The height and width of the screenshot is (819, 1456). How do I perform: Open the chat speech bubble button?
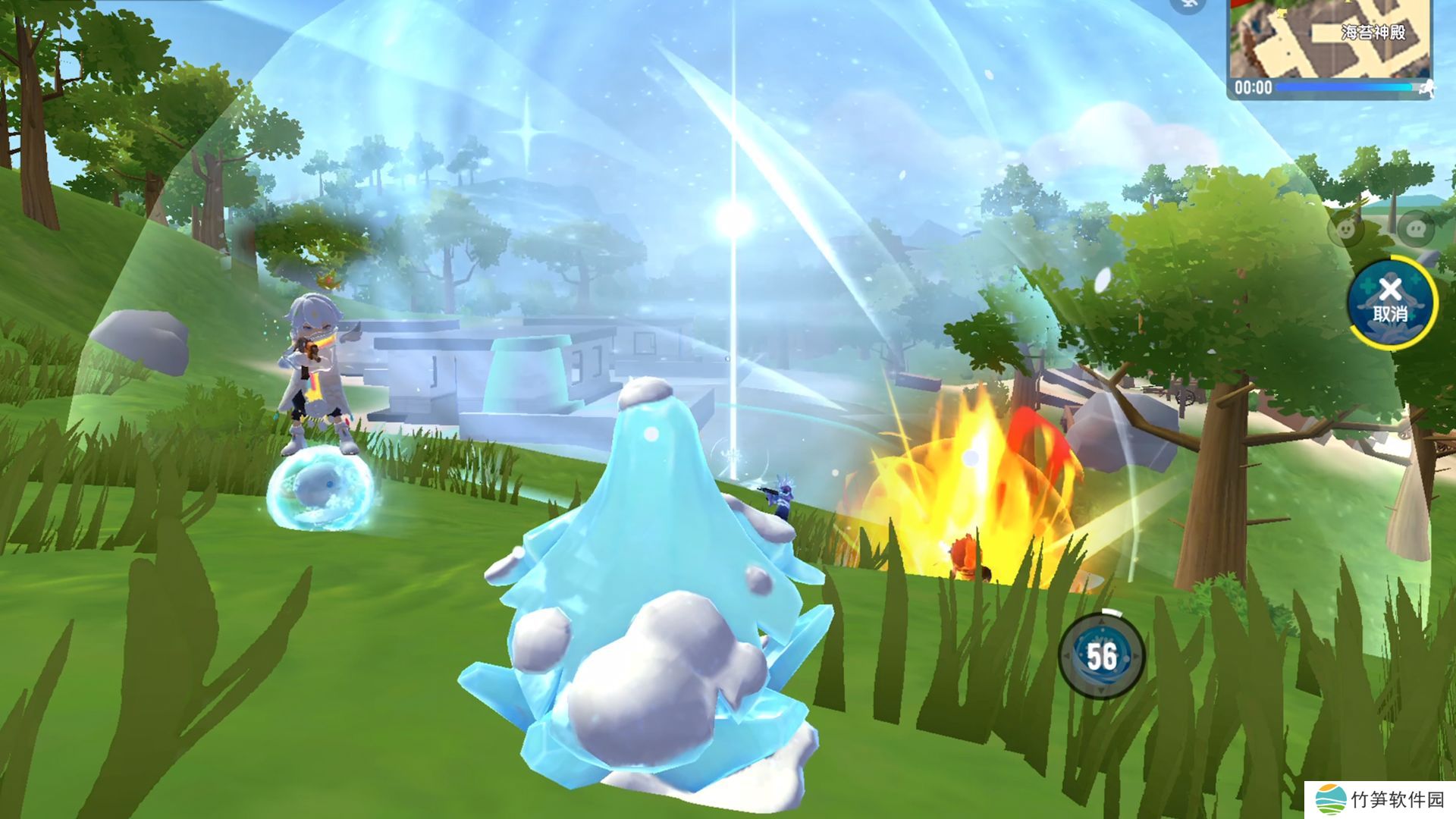click(1414, 228)
